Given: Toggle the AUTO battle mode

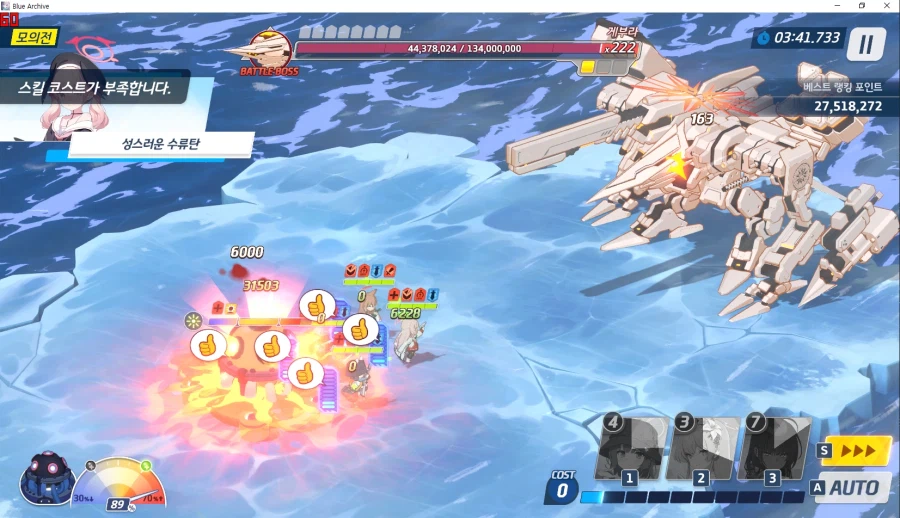Looking at the screenshot, I should click(x=852, y=488).
